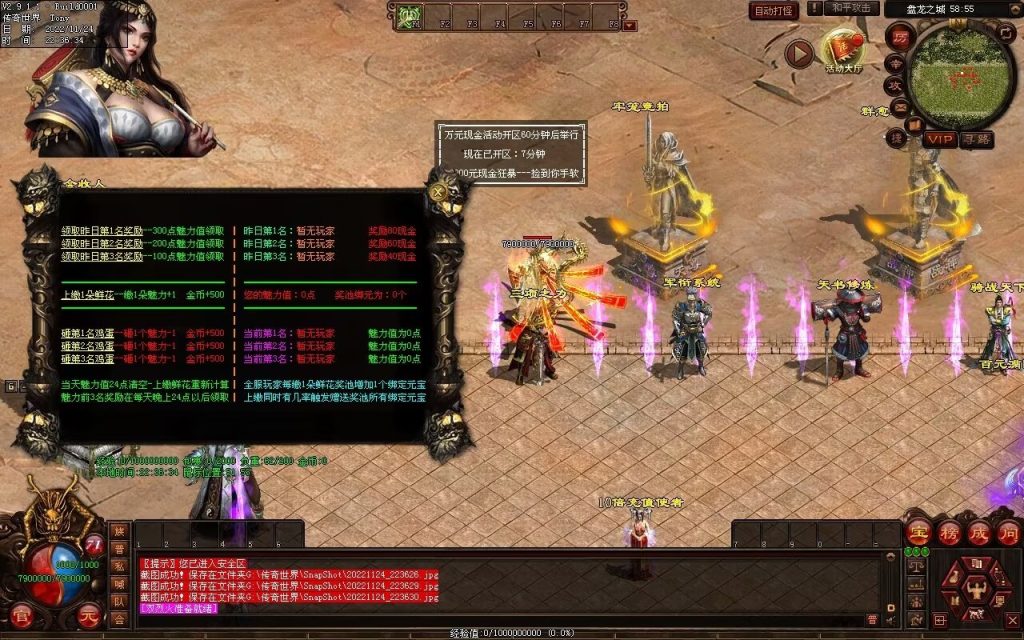This screenshot has width=1024, height=640.
Task: Click the 元 ingot button near health orb
Action: point(89,614)
